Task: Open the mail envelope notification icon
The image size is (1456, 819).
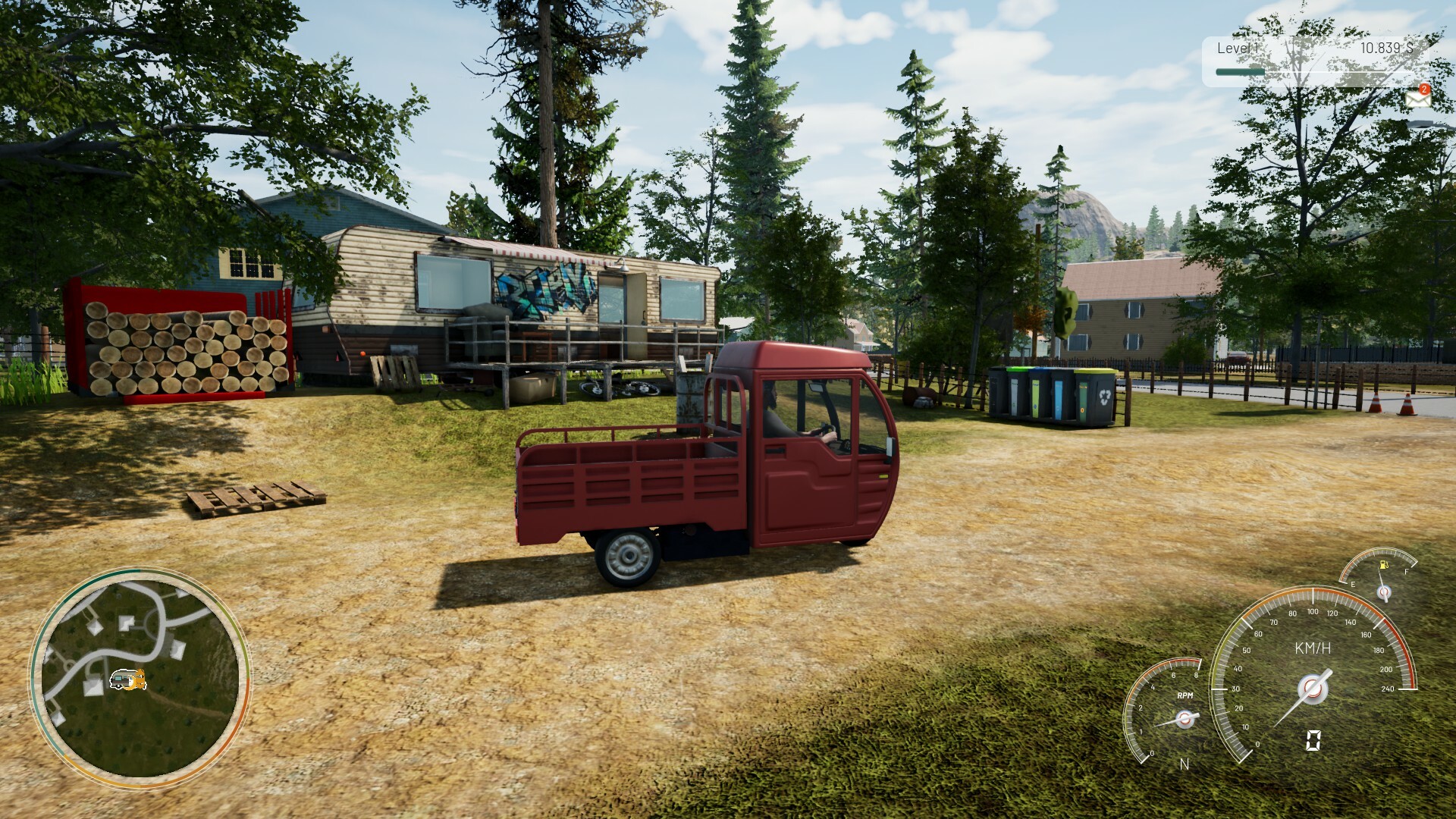Action: [1417, 99]
